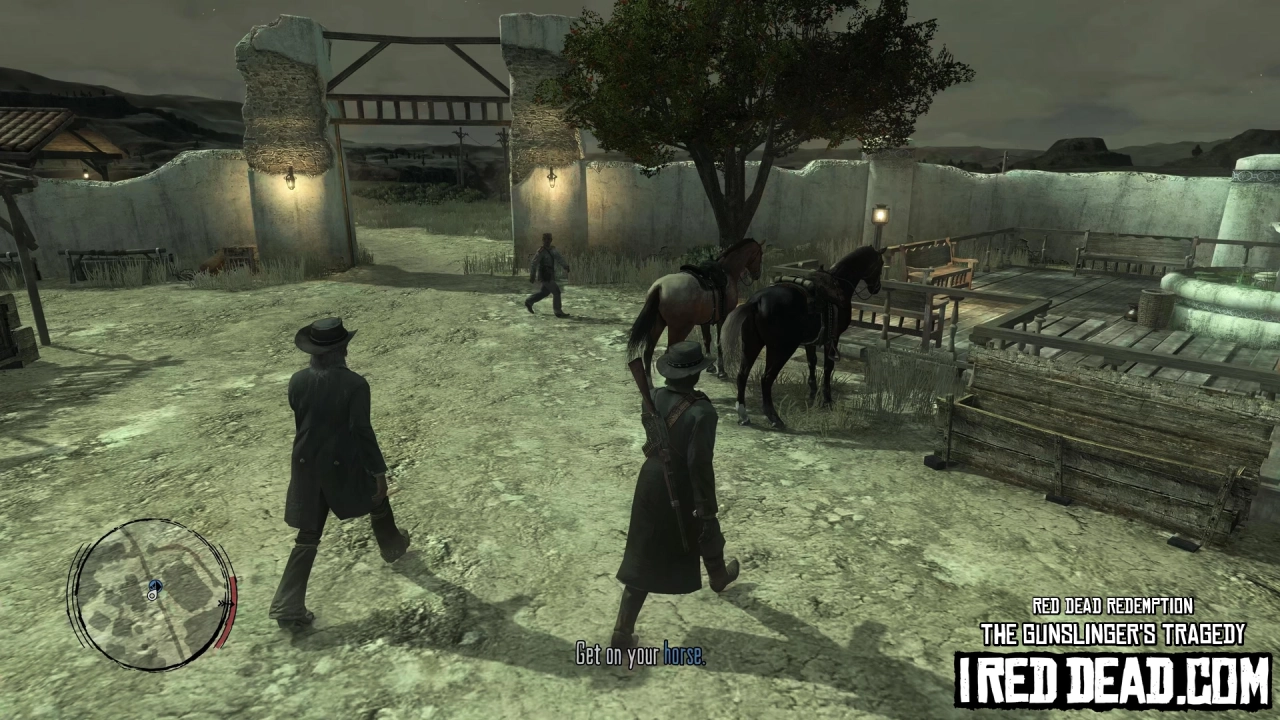Click the black arrow indicator on the minimap edge
Image resolution: width=1280 pixels, height=720 pixels.
click(x=225, y=602)
